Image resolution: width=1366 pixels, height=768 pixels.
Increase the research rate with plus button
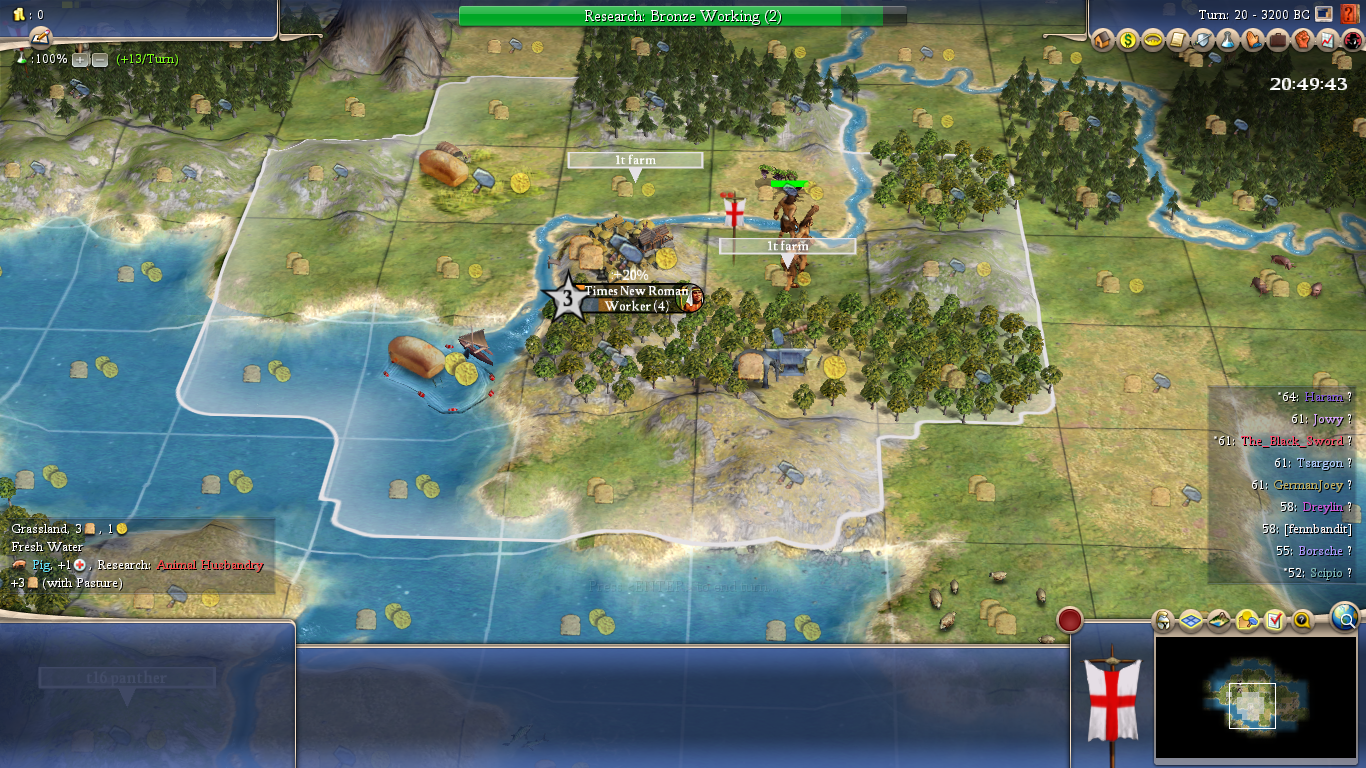pos(81,59)
